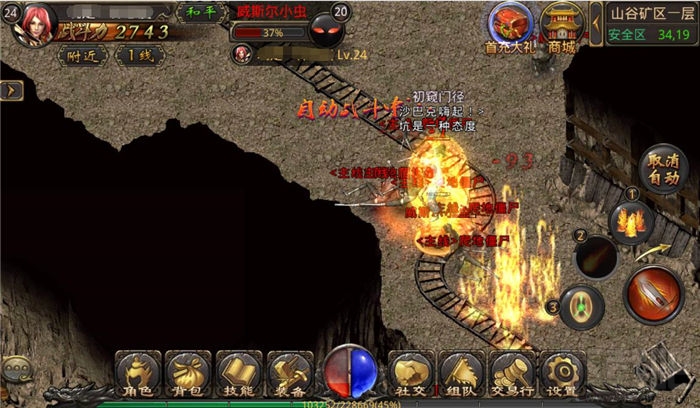This screenshot has height=408, width=700.
Task: Claim the 首充大礼 first recharge gift
Action: (509, 25)
